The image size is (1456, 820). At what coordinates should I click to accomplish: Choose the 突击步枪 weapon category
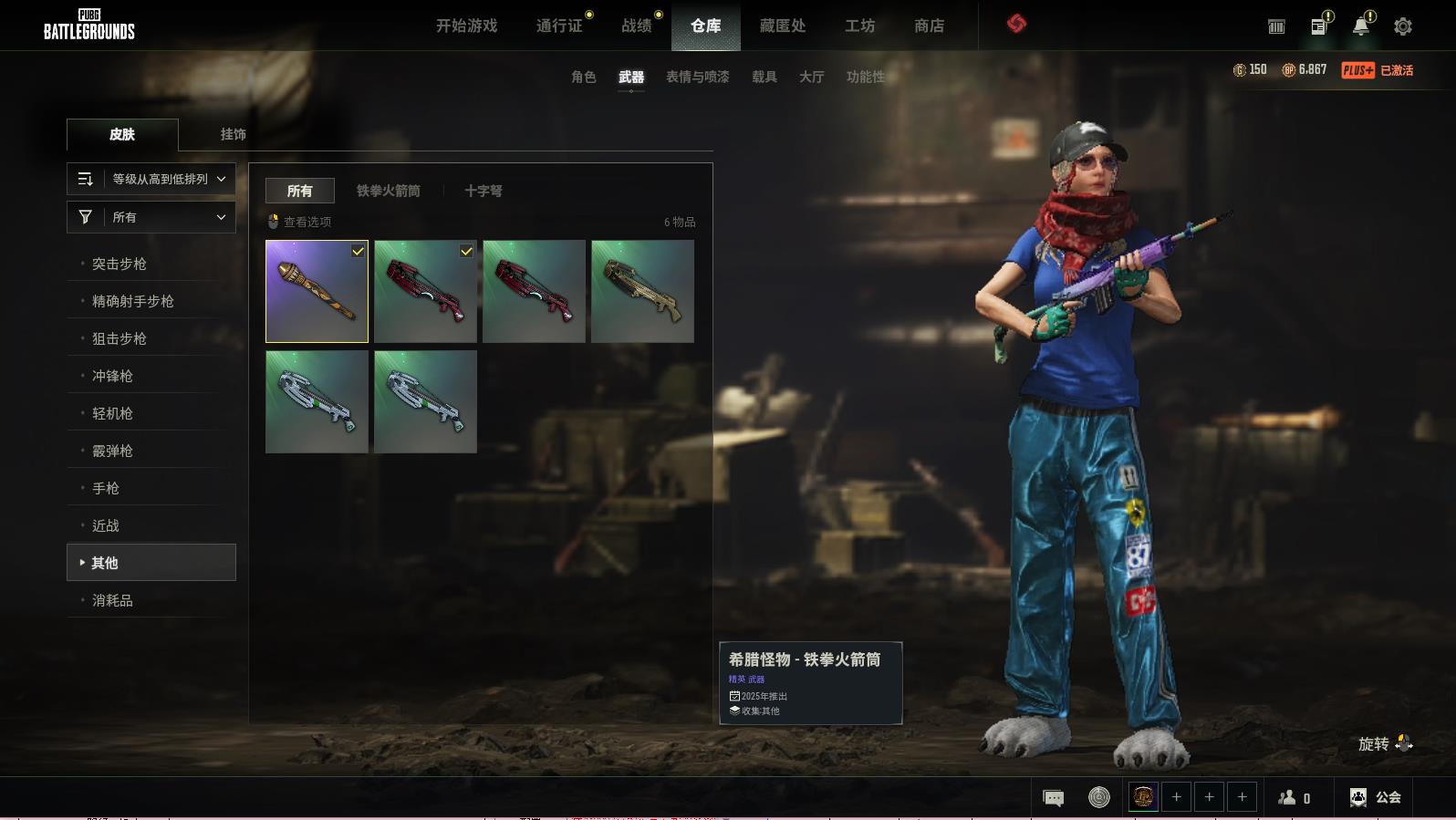(x=120, y=264)
